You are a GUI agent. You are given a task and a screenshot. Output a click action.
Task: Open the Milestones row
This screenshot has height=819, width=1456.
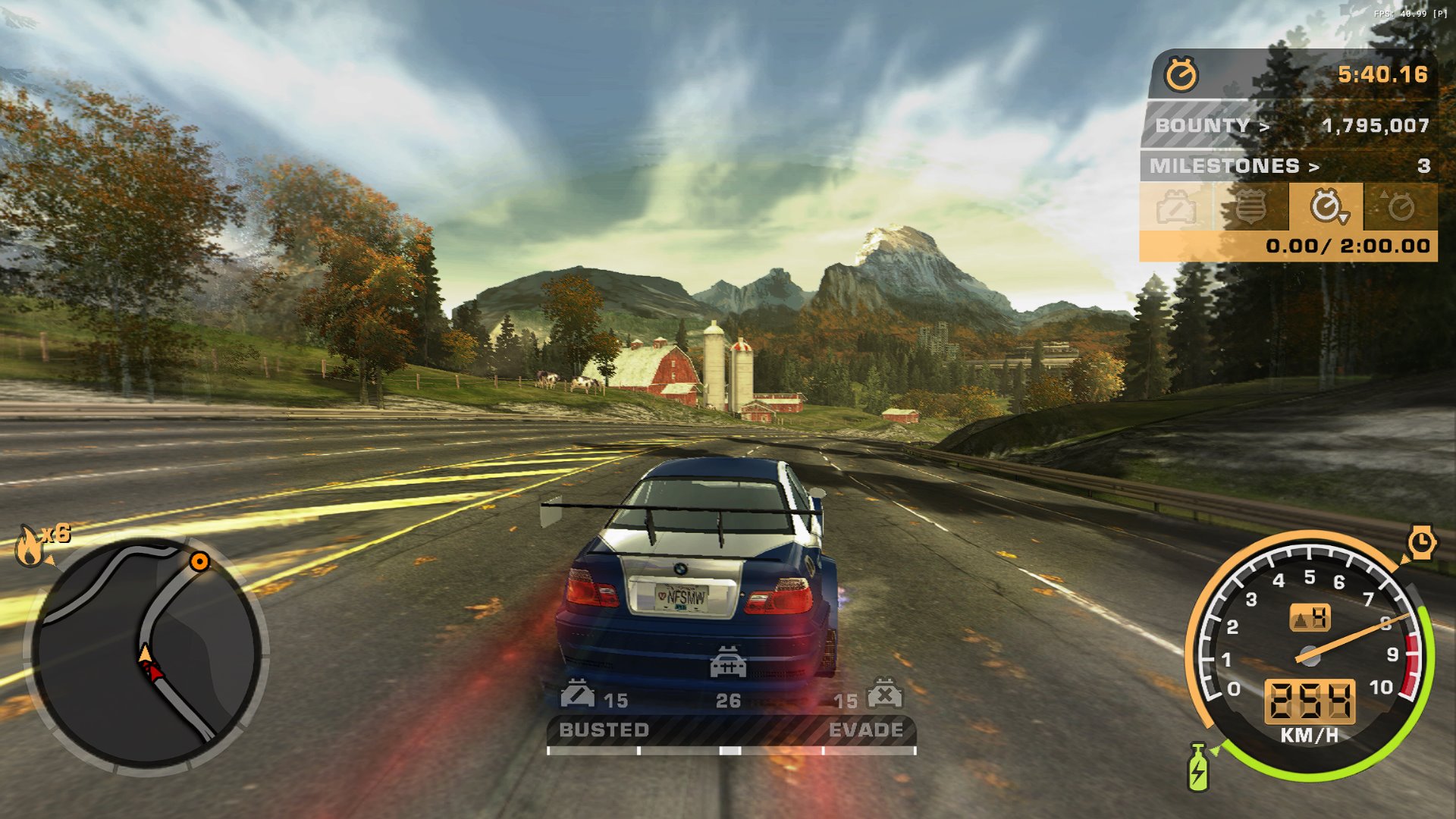click(x=1289, y=165)
